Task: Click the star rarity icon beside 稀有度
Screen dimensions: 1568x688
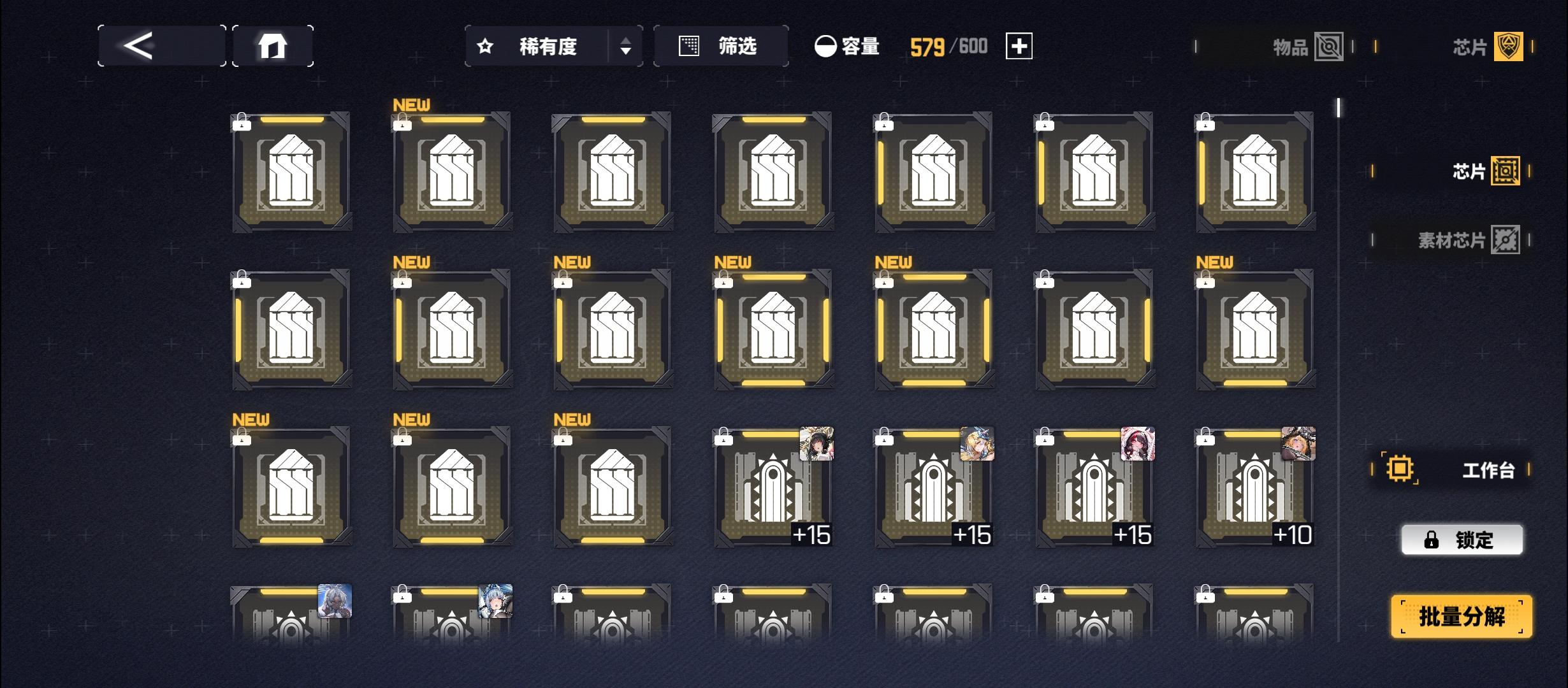Action: coord(485,47)
